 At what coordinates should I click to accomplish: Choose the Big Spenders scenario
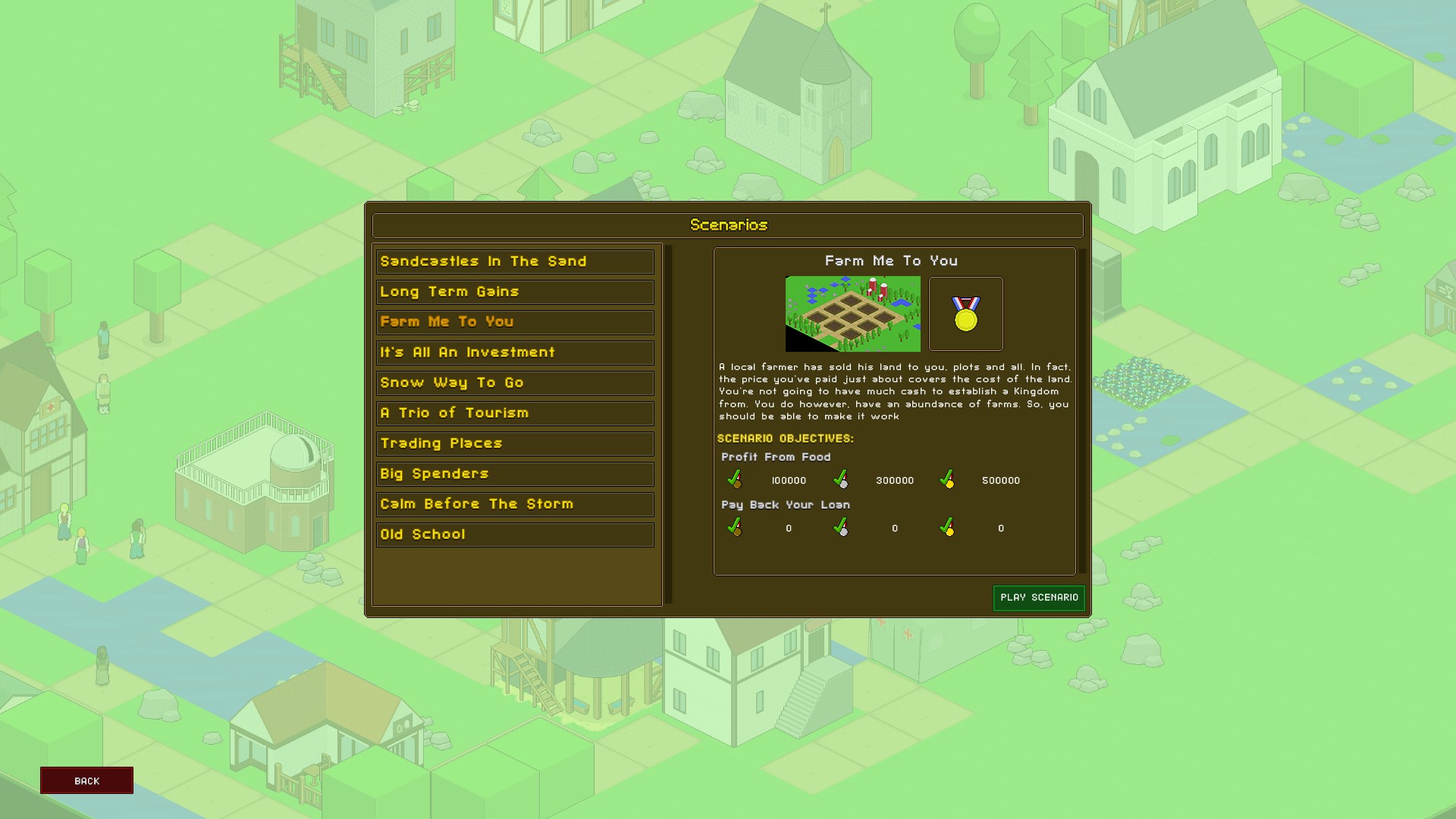514,474
